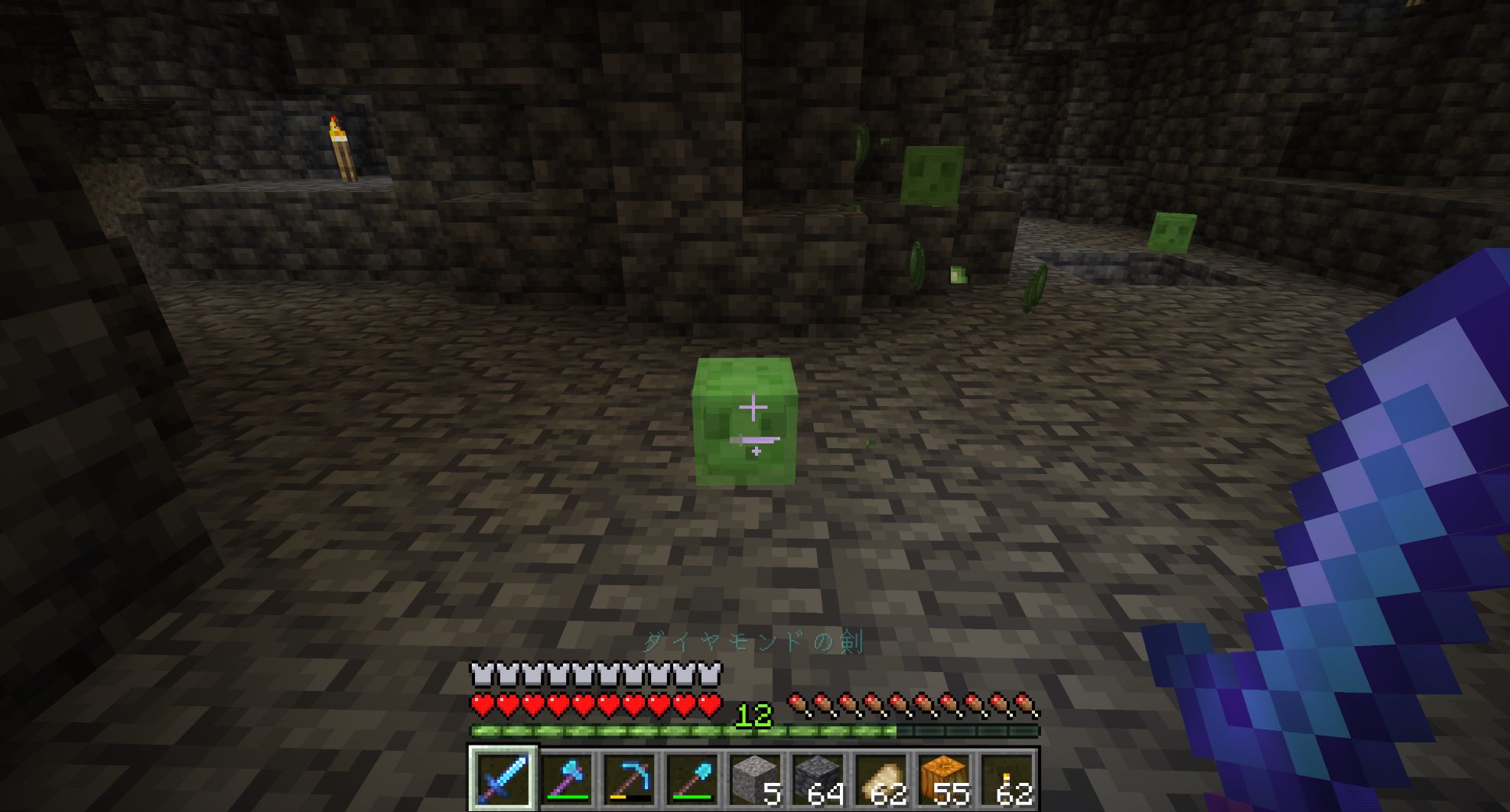Pick the gravel stack of 5
Image resolution: width=1510 pixels, height=812 pixels.
tap(755, 778)
